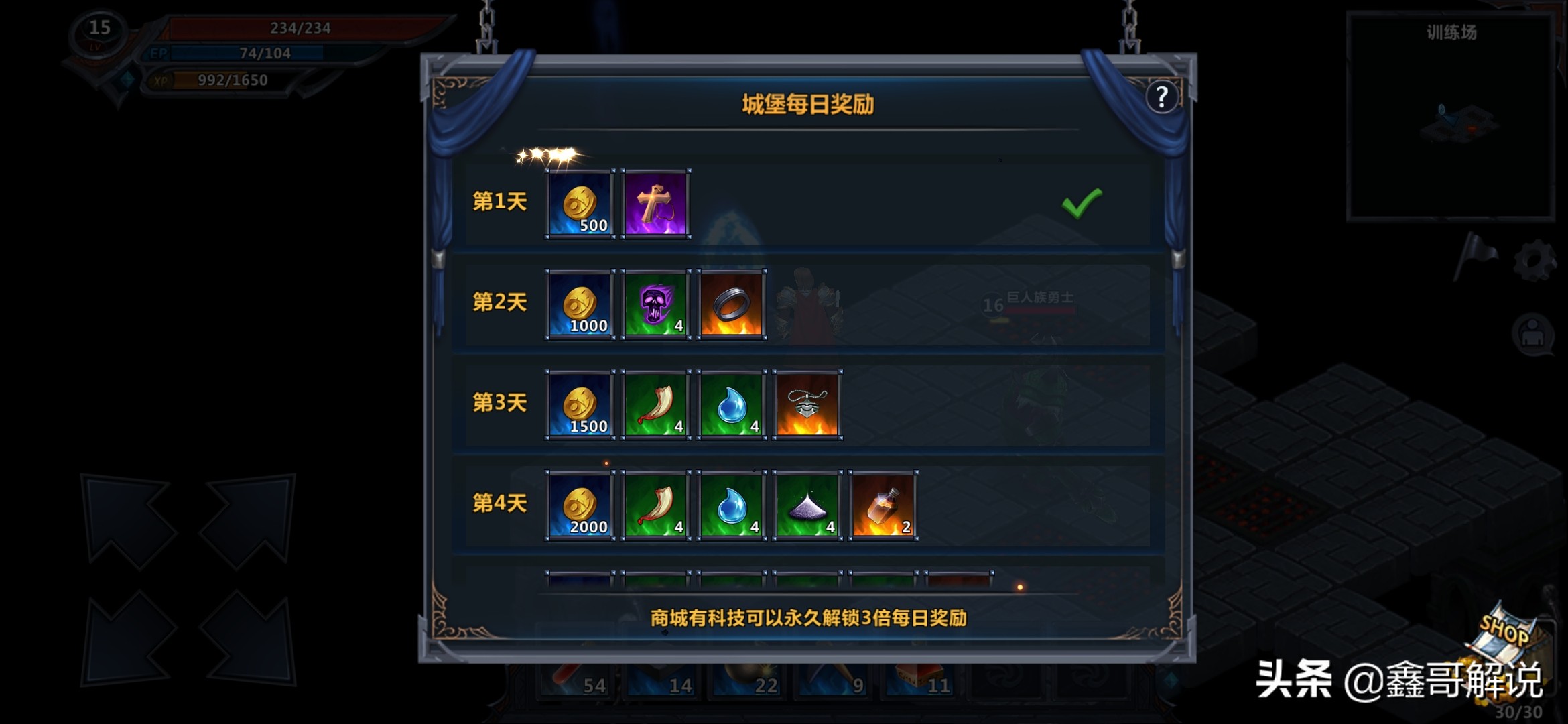Inspect the Day 4 water drop reward
Screen dimensions: 1568x724
point(732,505)
